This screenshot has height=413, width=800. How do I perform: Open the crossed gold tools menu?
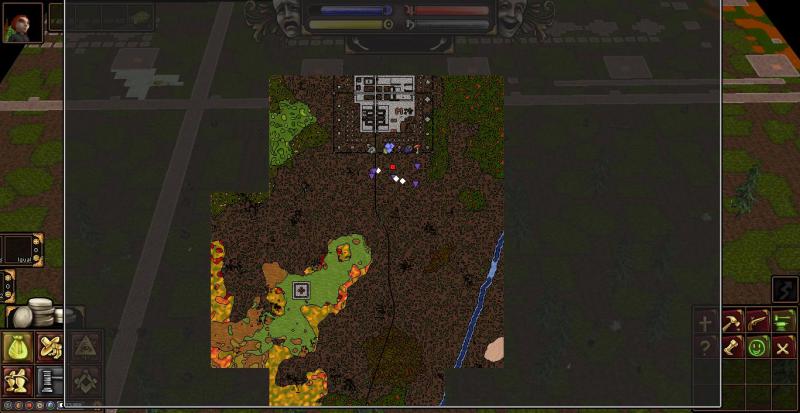[x=49, y=347]
